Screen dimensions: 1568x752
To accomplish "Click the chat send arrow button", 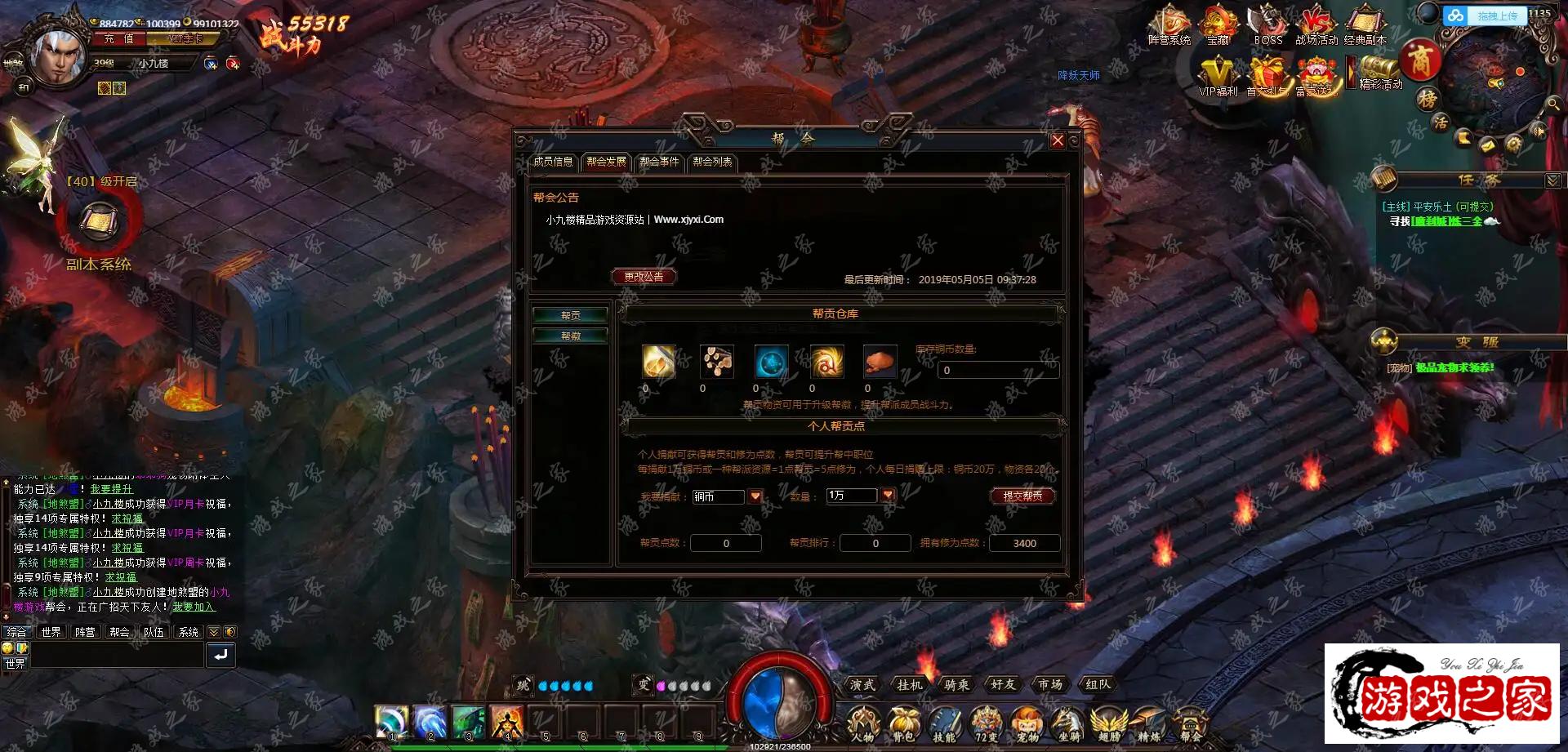I will pyautogui.click(x=220, y=655).
